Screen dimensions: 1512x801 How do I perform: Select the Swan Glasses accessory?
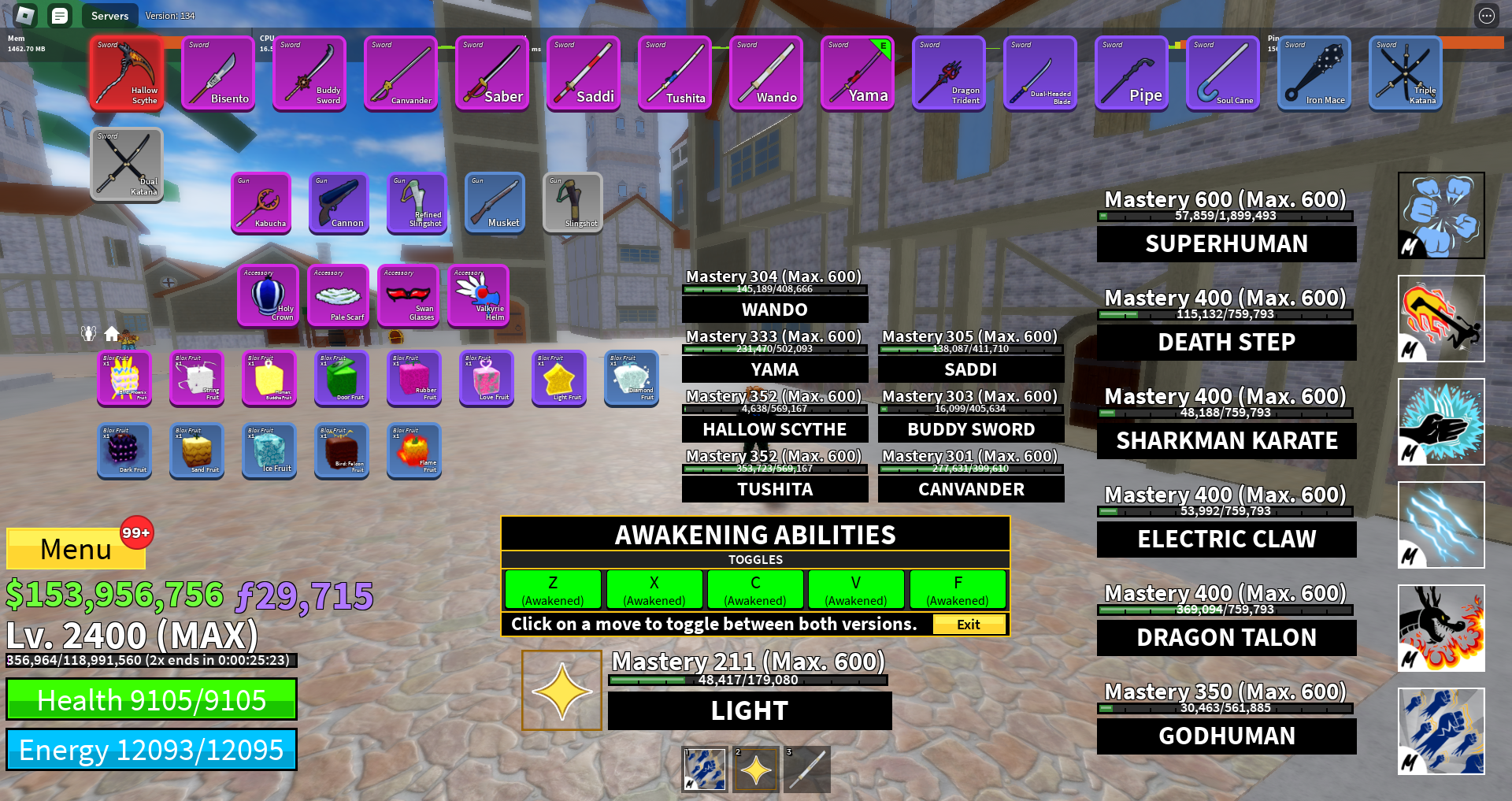(408, 295)
